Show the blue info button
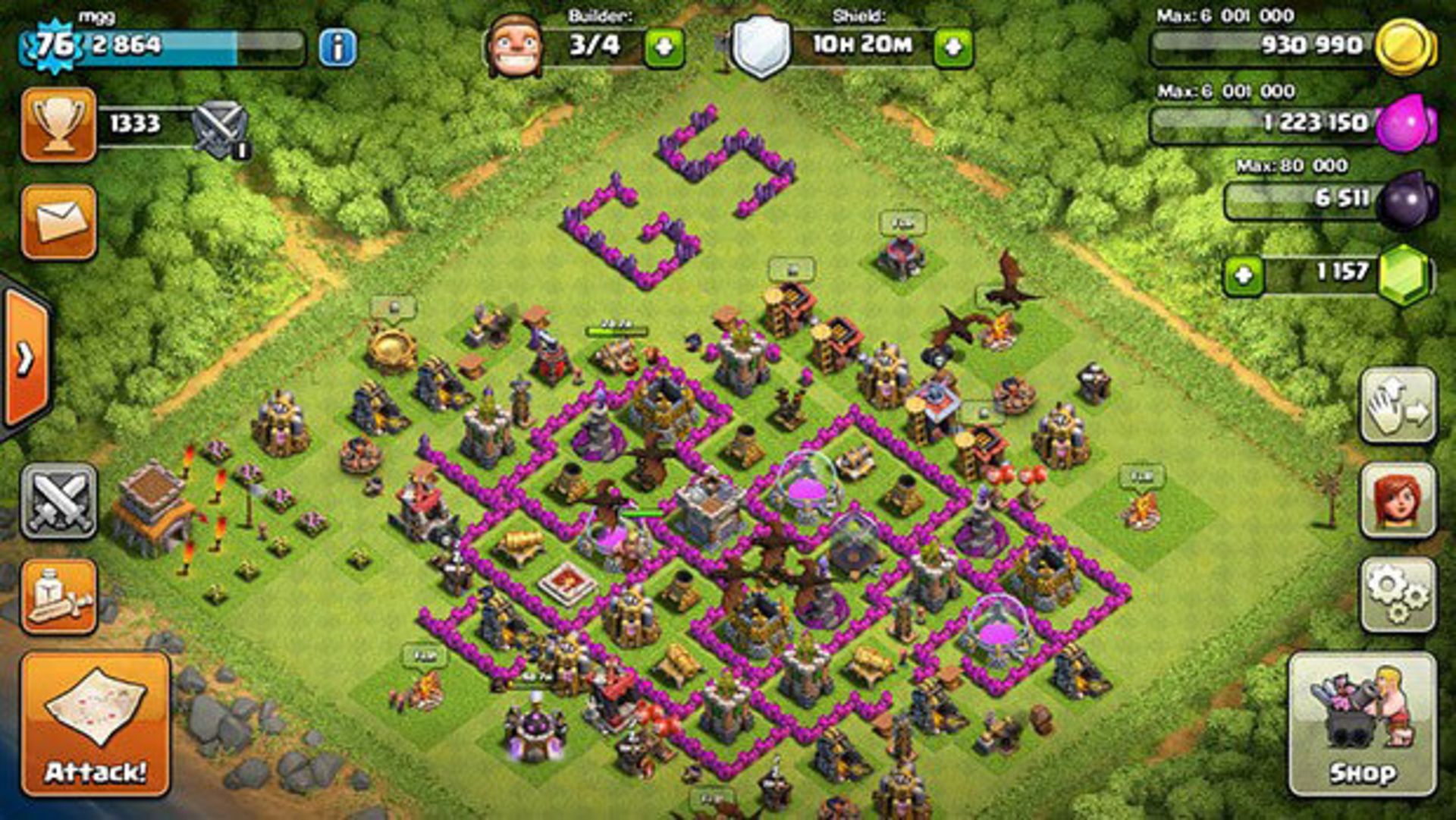Viewport: 1456px width, 820px height. (x=337, y=49)
